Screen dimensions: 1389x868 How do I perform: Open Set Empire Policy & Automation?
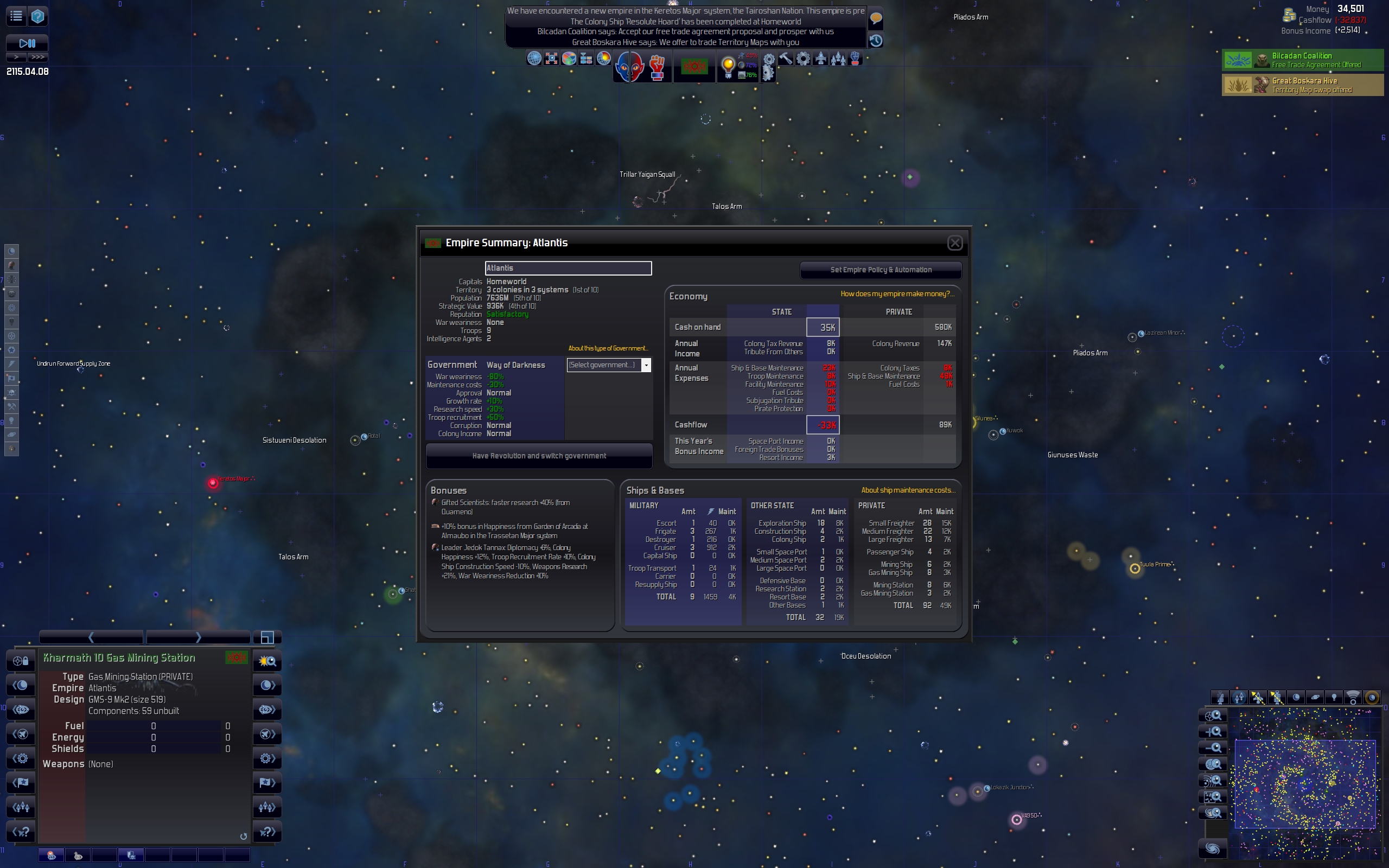881,270
